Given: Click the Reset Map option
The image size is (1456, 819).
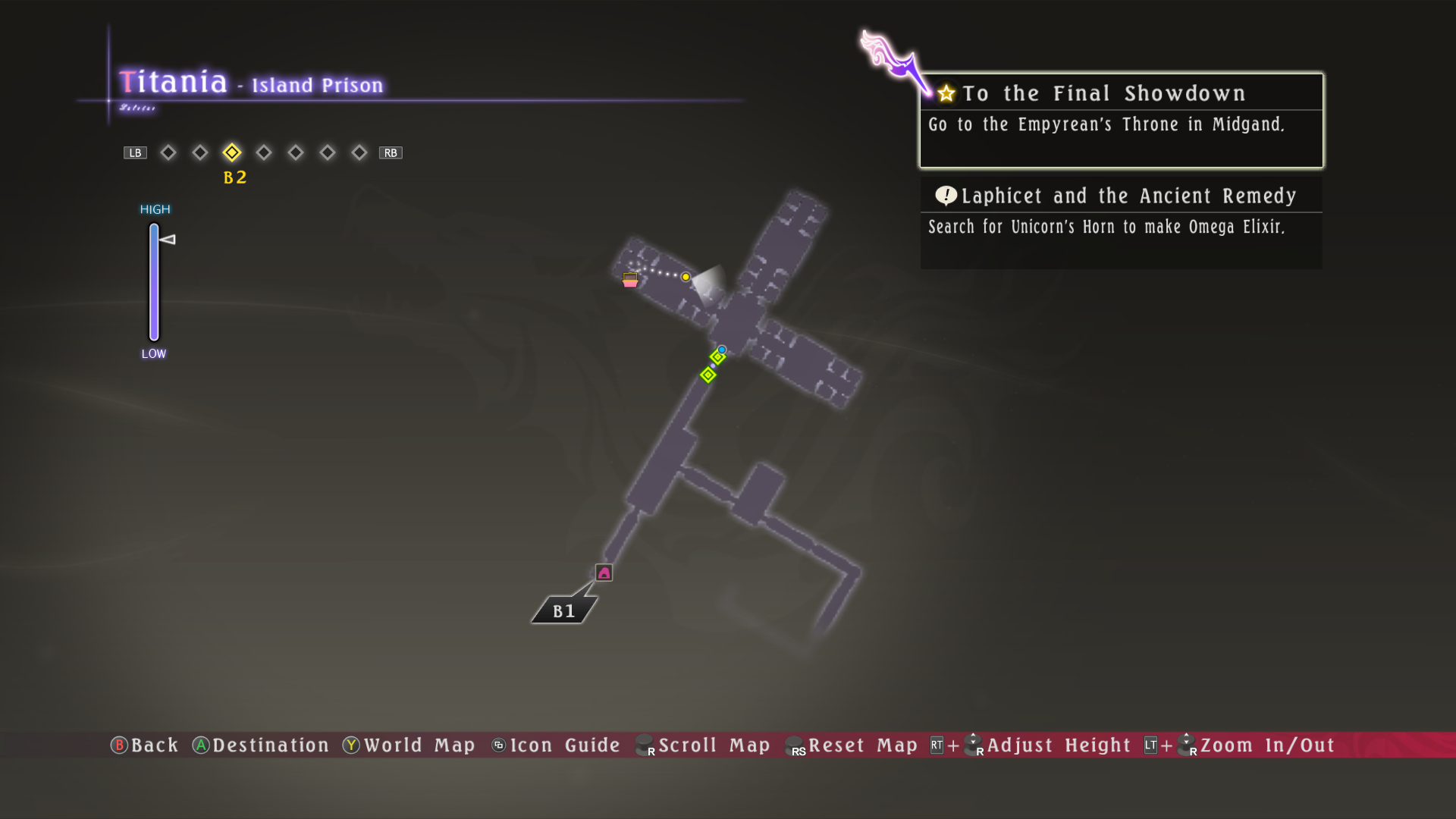Looking at the screenshot, I should click(x=852, y=745).
